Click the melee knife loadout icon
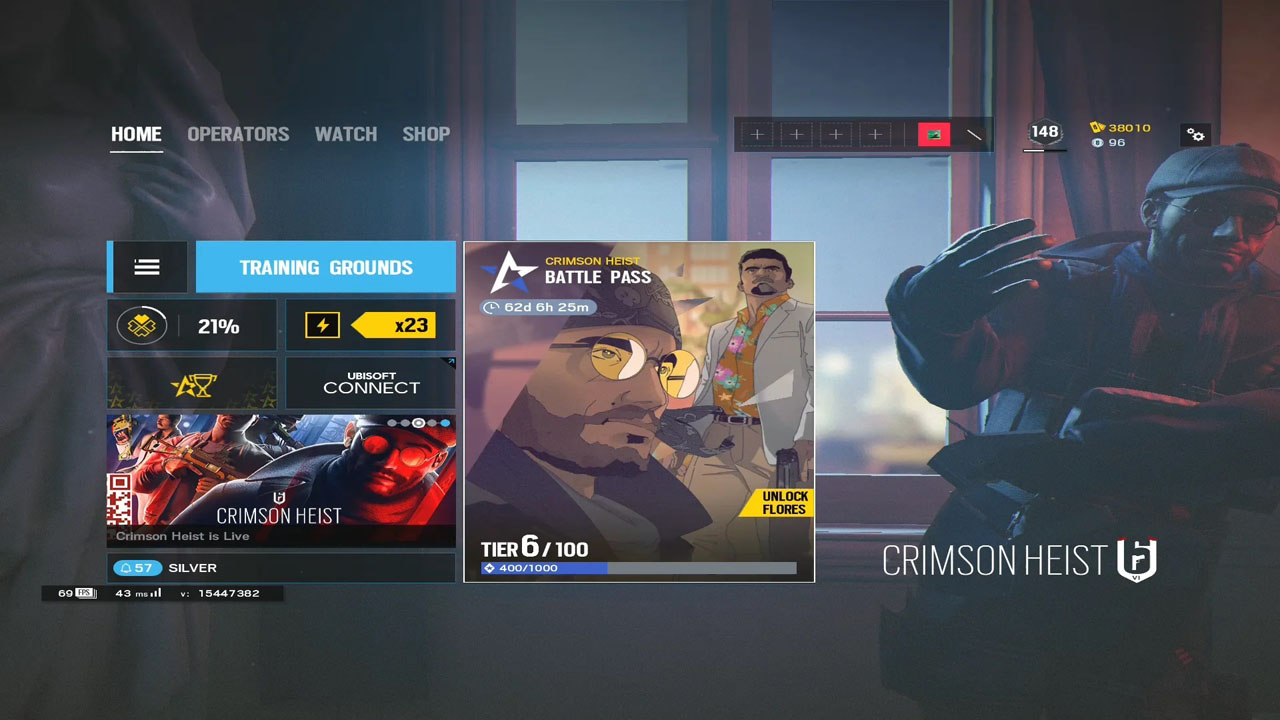The image size is (1280, 720). click(974, 134)
